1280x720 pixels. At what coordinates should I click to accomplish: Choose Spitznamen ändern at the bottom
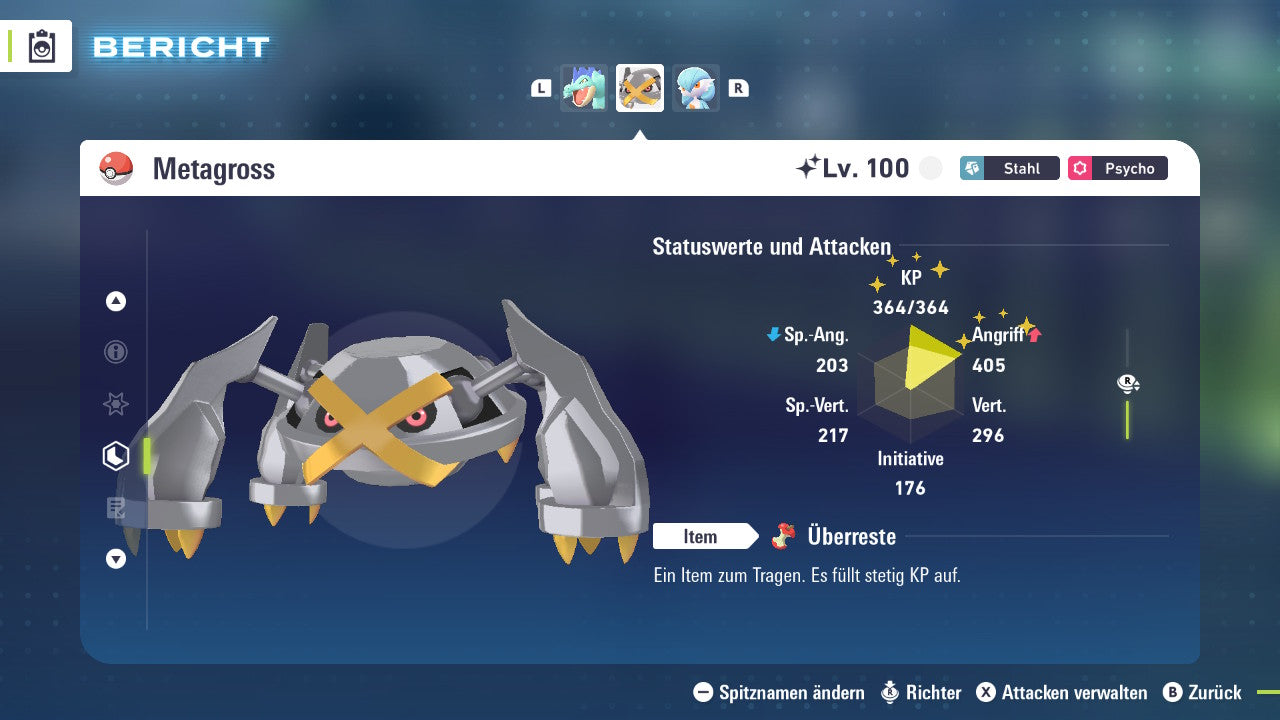click(x=792, y=692)
